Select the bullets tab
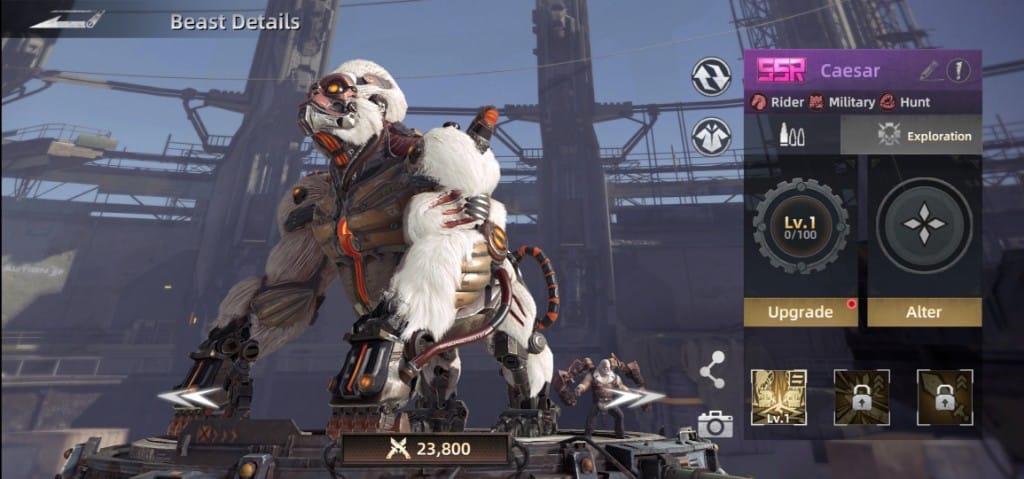Image resolution: width=1024 pixels, height=479 pixels. [791, 135]
